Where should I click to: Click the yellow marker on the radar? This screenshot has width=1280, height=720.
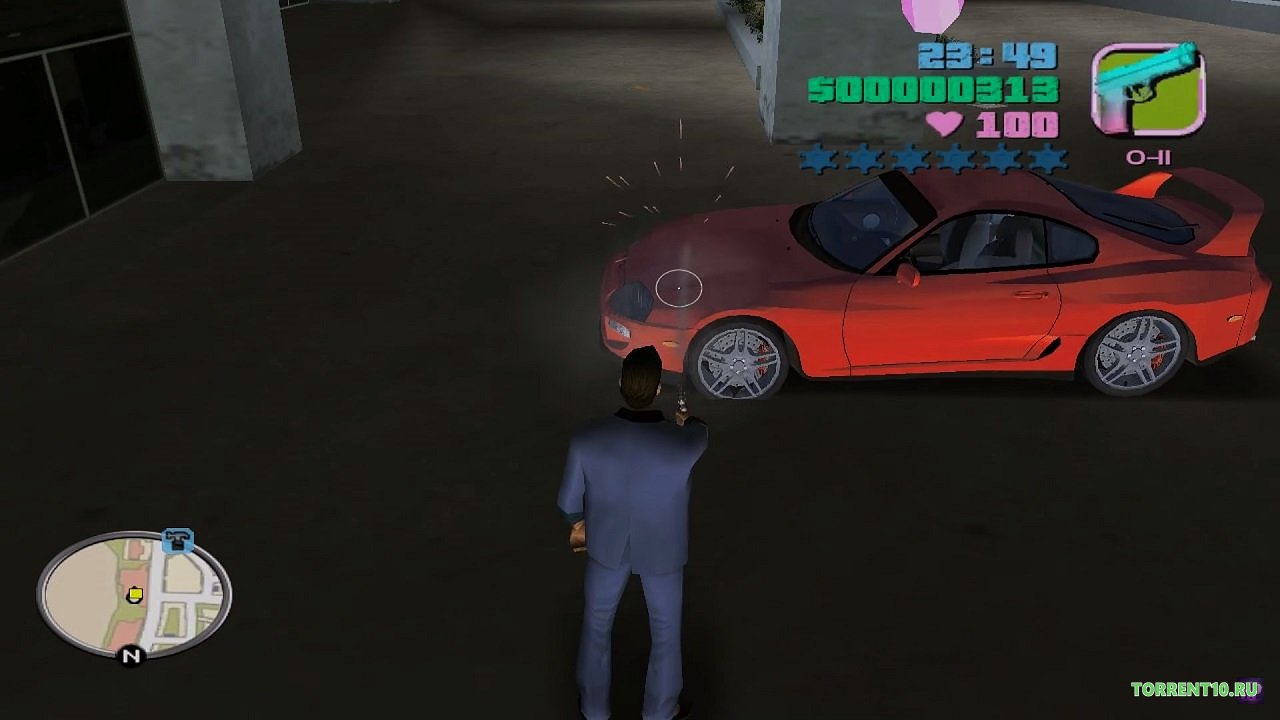coord(135,596)
